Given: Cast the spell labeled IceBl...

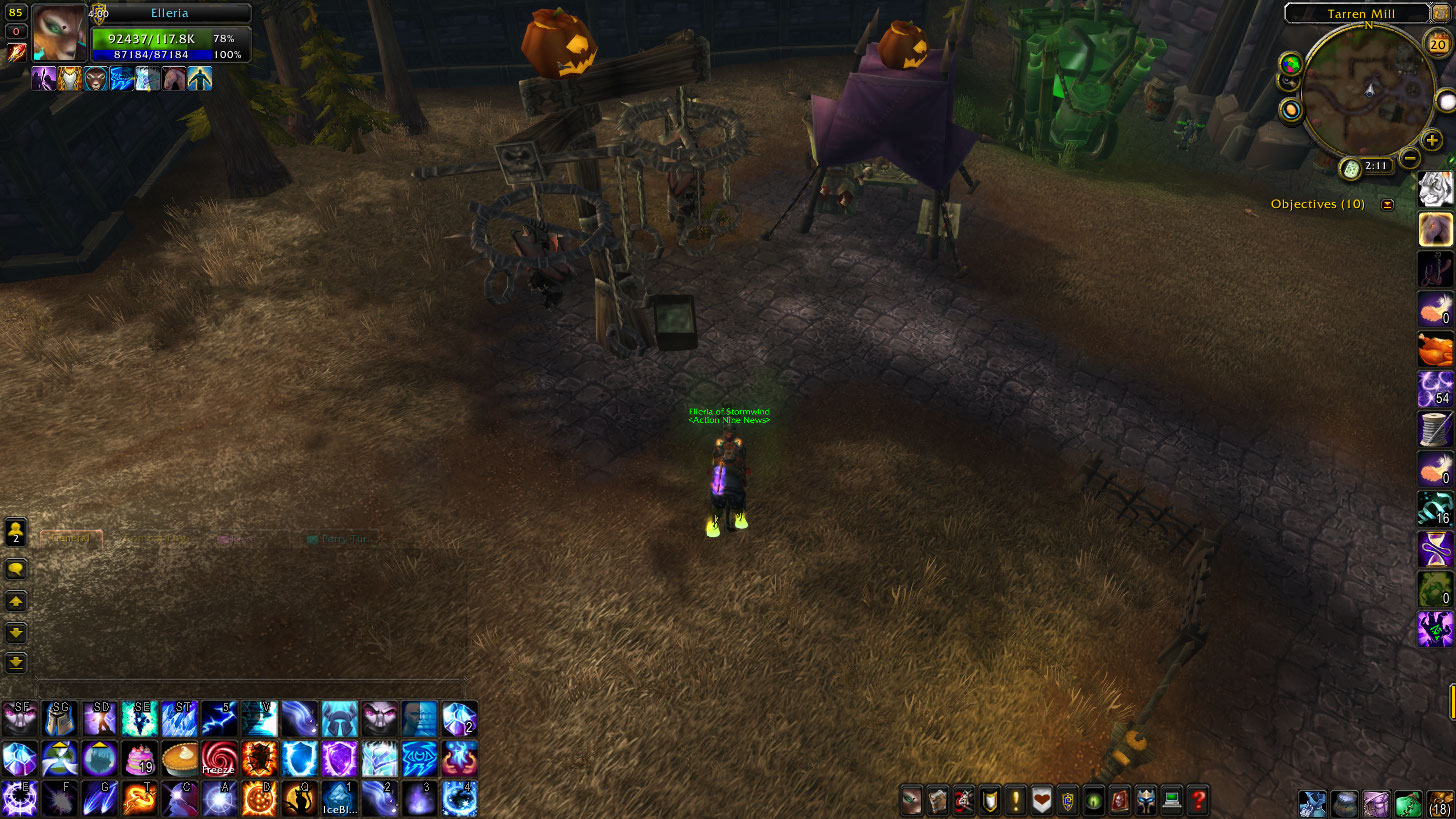Looking at the screenshot, I should pyautogui.click(x=339, y=798).
